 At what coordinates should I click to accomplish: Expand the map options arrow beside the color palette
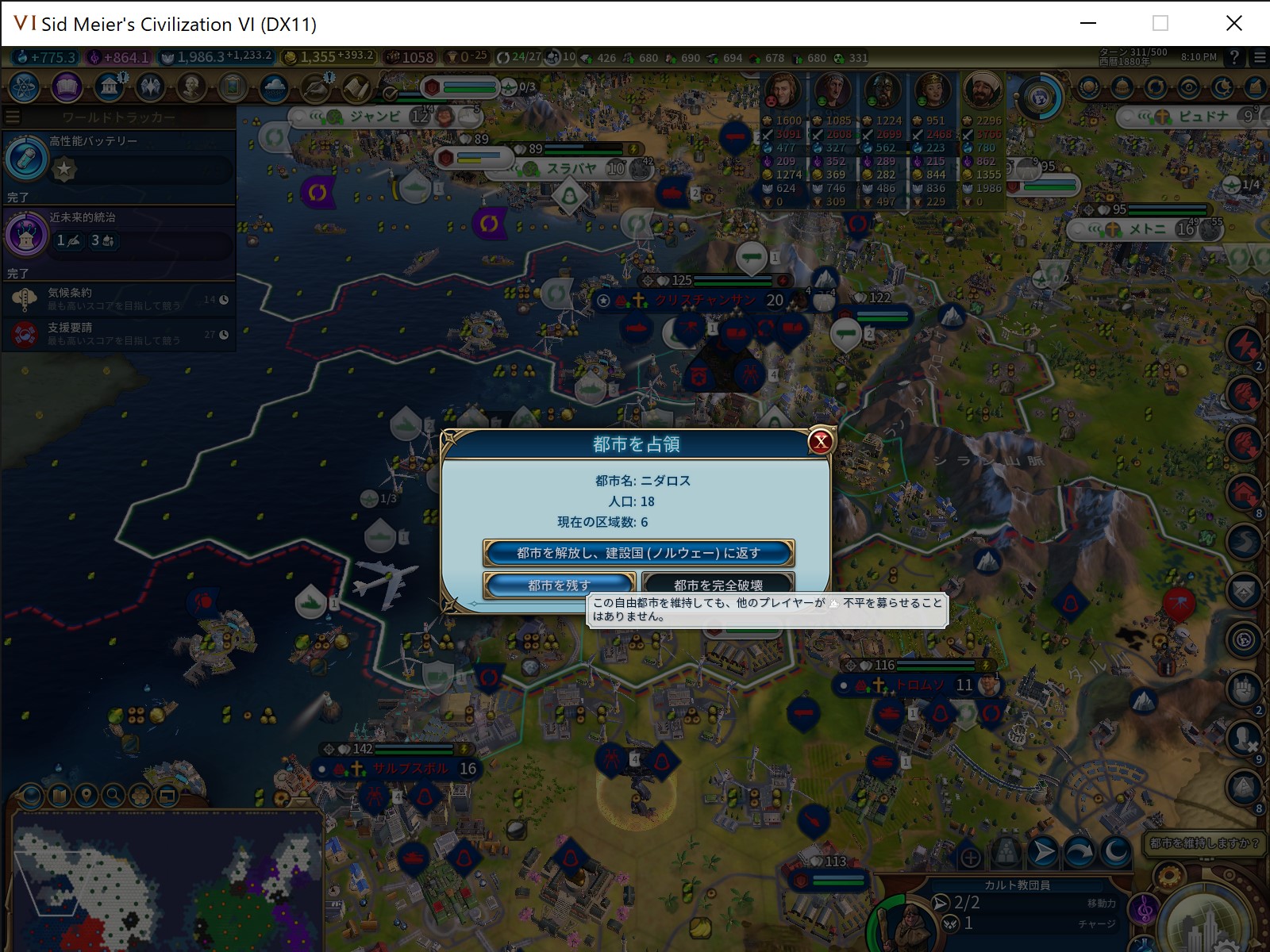point(17,797)
